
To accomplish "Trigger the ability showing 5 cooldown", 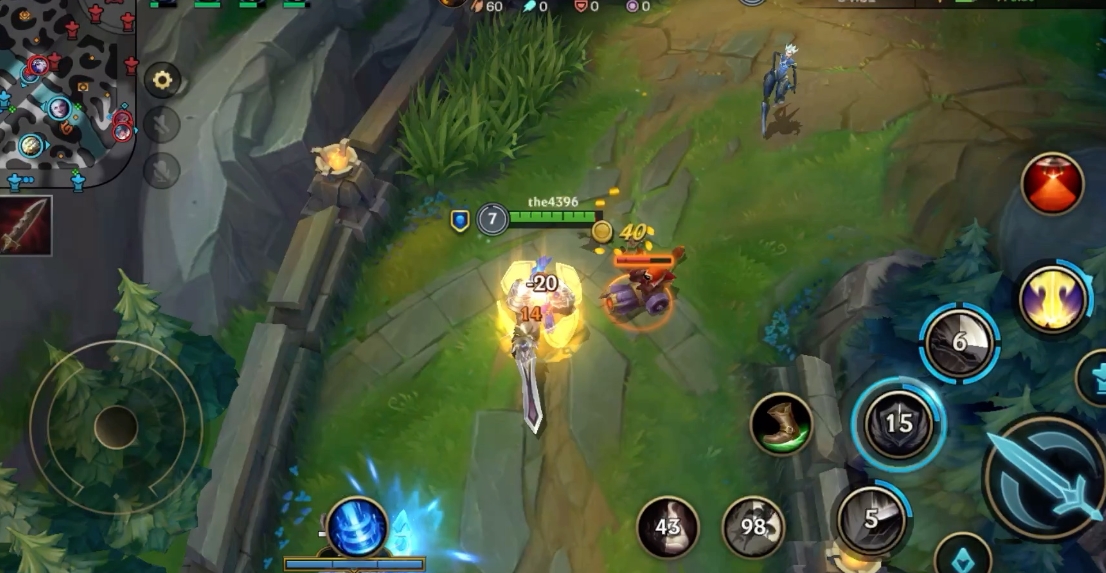I will [x=871, y=519].
